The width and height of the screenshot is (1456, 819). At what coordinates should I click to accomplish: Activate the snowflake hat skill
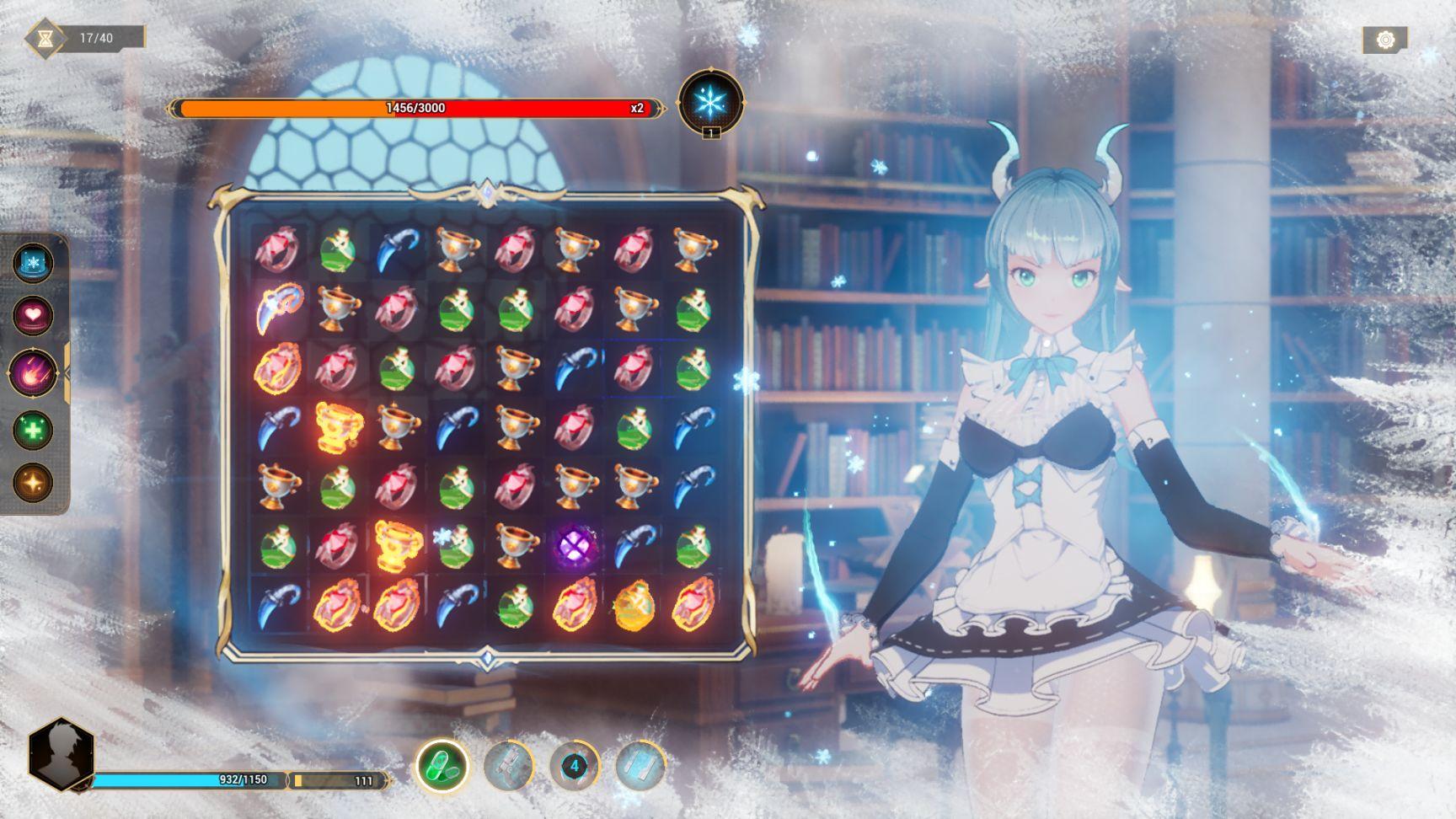coord(34,262)
